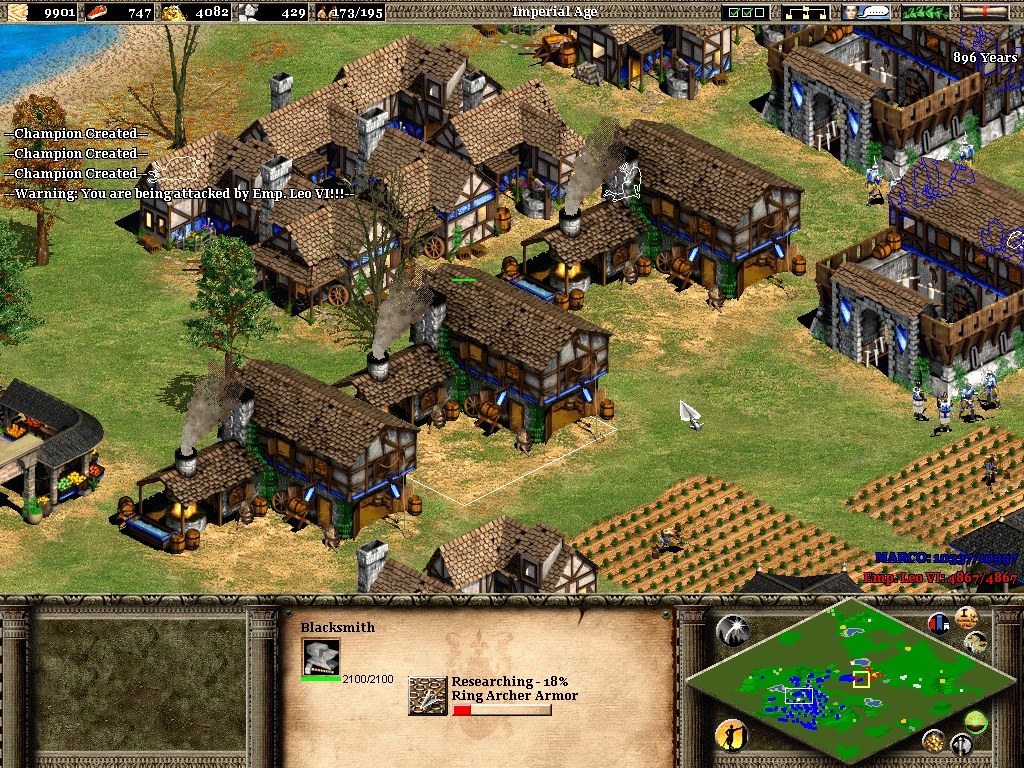The width and height of the screenshot is (1024, 768).
Task: Click the Blacksmith anvil portrait
Action: 321,657
